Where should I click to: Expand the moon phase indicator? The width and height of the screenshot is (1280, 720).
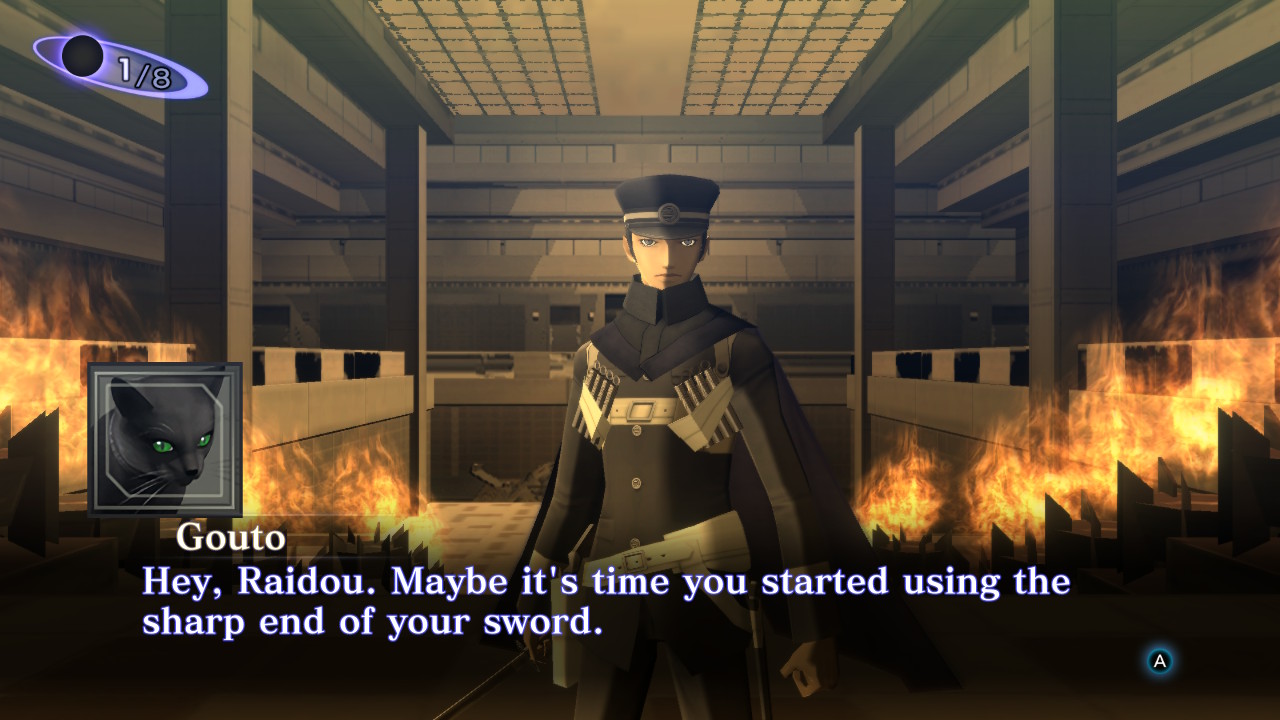click(100, 60)
